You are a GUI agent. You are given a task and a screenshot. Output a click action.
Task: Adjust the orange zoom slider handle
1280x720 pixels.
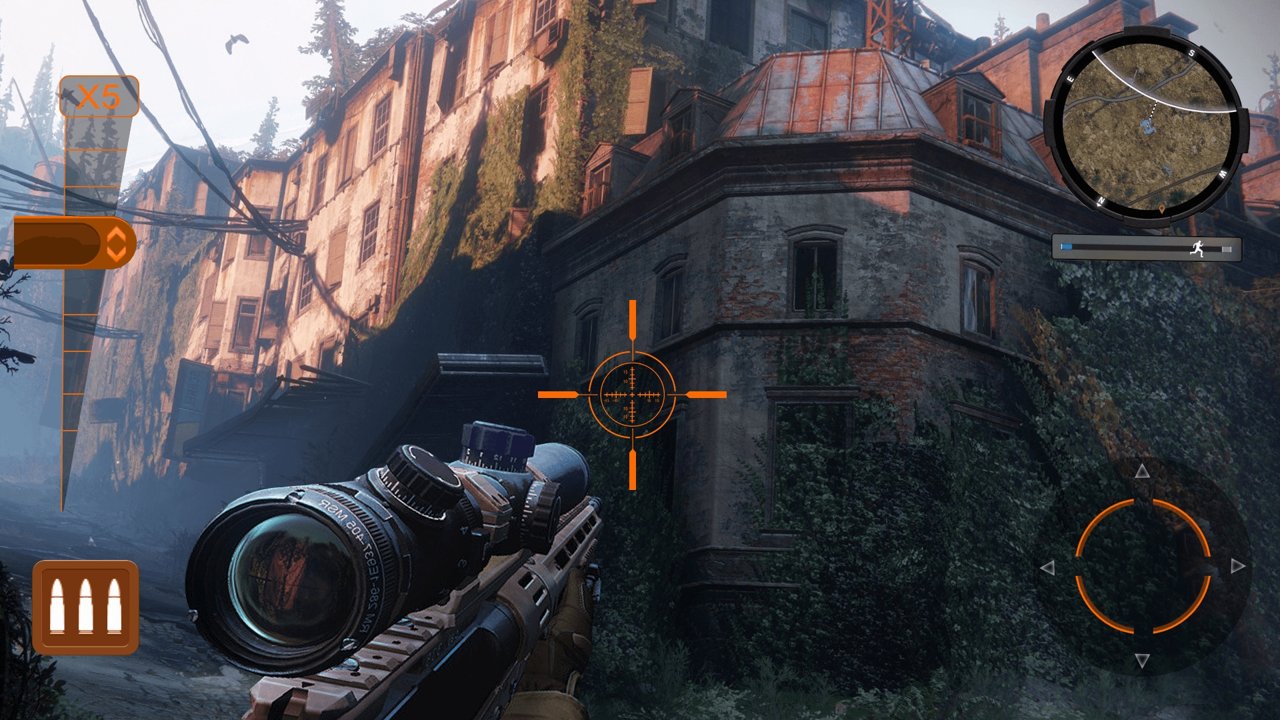pyautogui.click(x=73, y=243)
